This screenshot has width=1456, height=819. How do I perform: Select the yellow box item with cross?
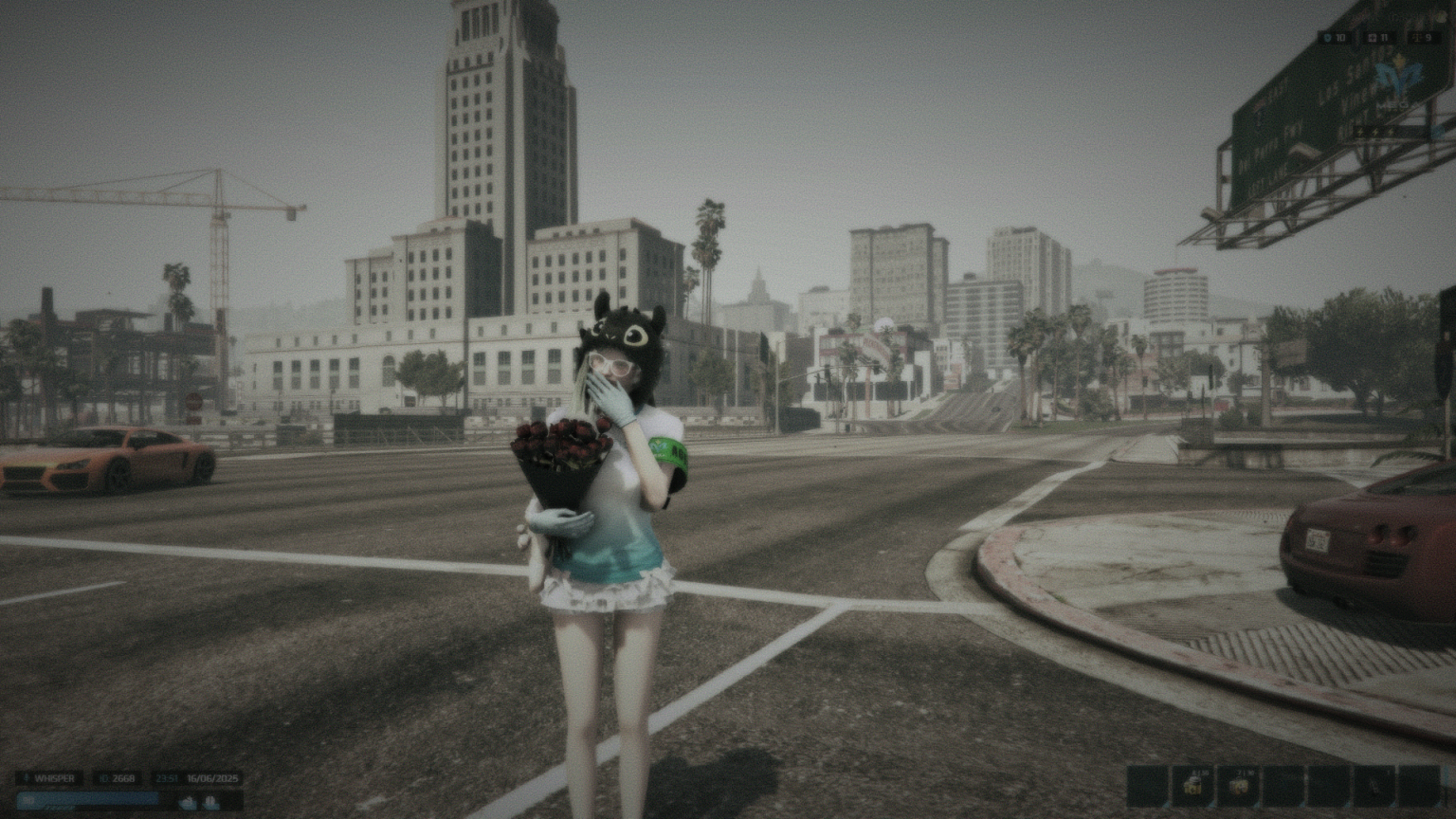coord(1238,786)
